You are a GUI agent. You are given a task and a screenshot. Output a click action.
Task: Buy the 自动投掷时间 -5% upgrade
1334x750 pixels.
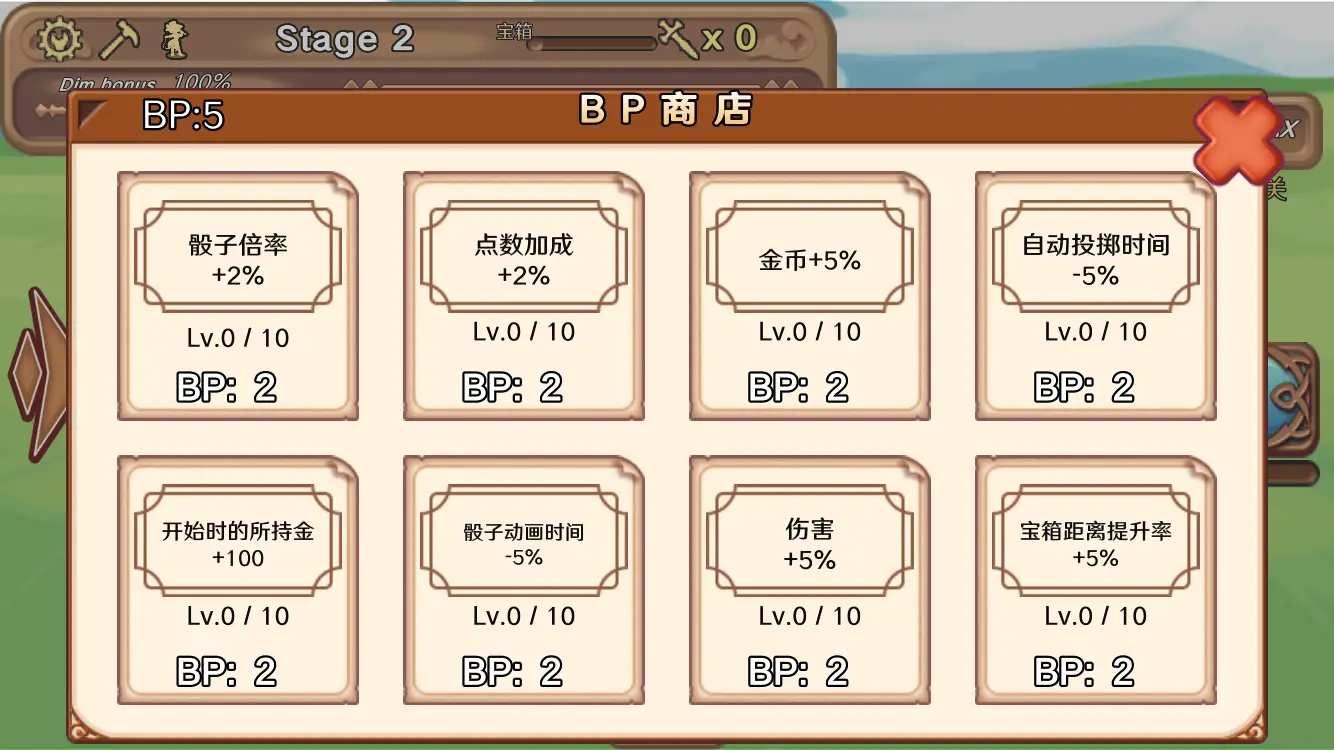point(1096,295)
